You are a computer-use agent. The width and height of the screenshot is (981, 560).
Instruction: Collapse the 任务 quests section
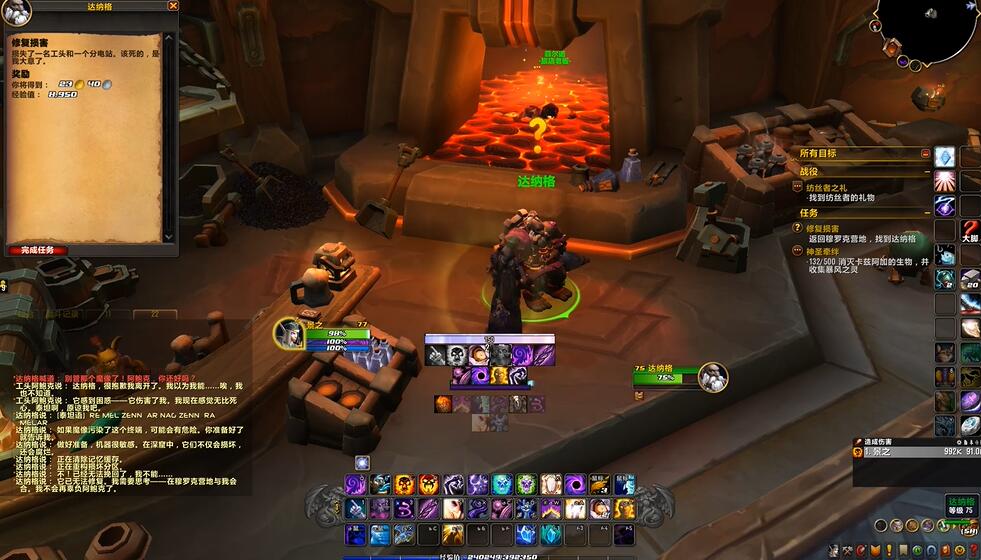[925, 213]
